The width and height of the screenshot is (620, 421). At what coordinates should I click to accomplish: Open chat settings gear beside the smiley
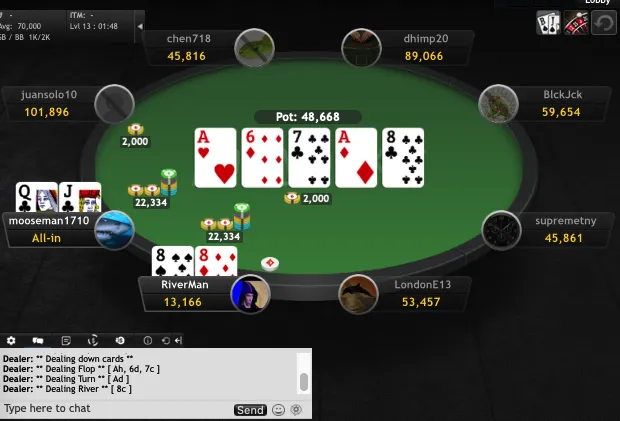296,410
